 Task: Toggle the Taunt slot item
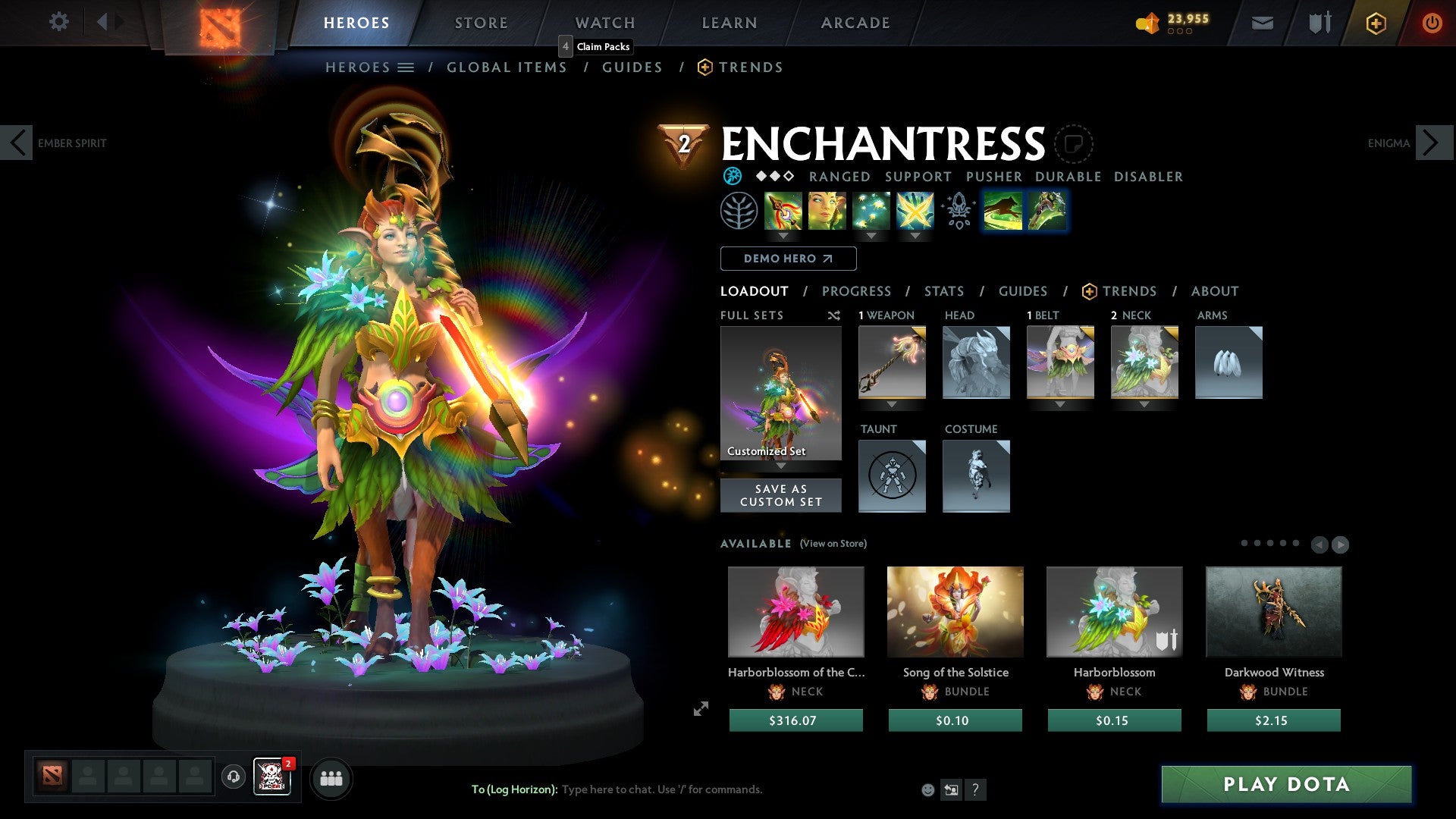892,476
